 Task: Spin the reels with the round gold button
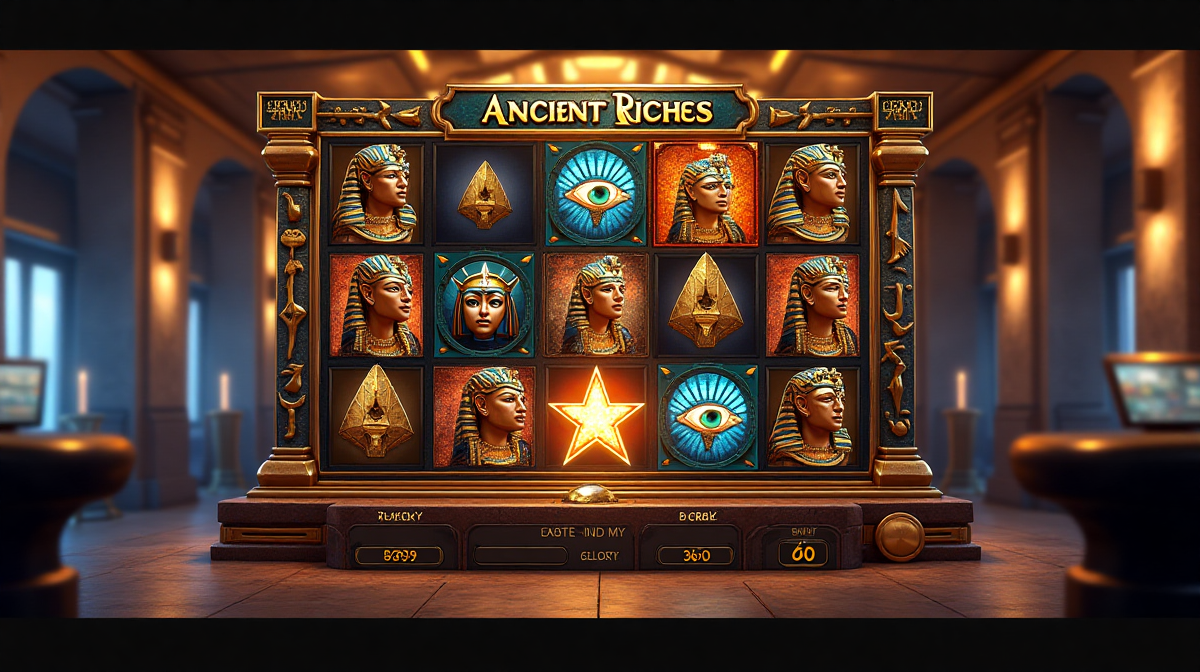tap(899, 537)
